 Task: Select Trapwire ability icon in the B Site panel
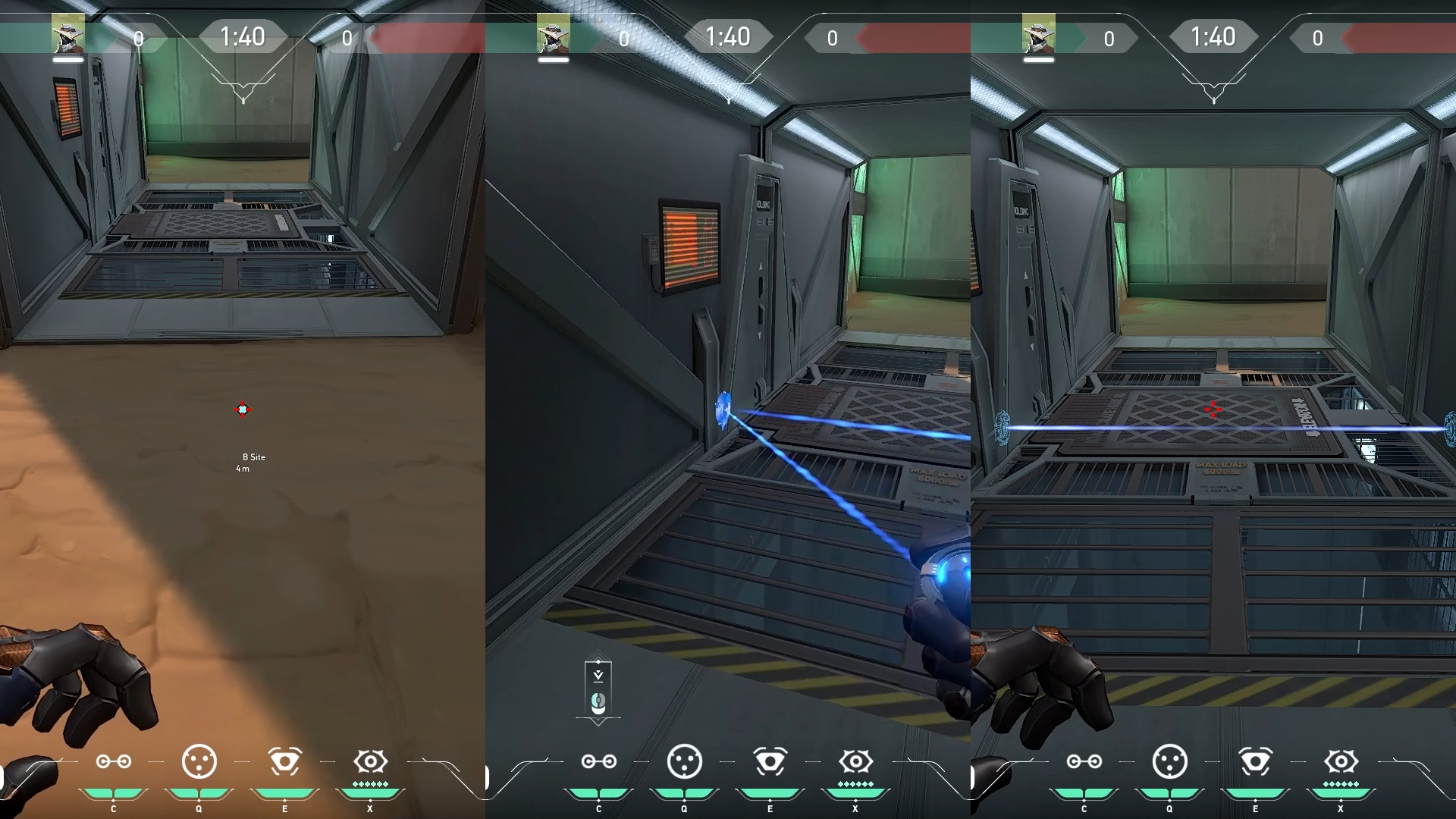coord(114,761)
